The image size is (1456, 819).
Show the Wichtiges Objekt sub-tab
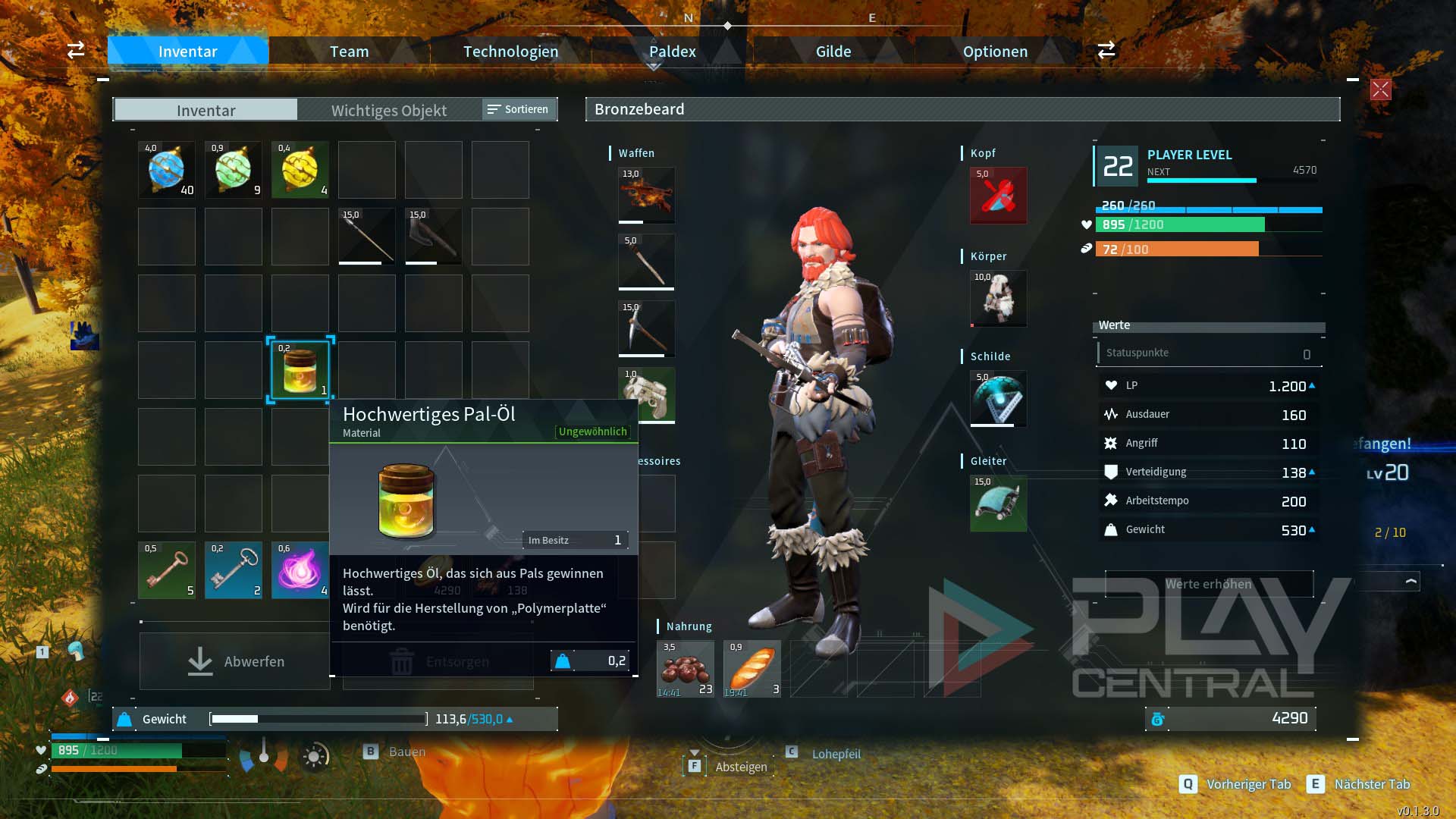click(388, 110)
